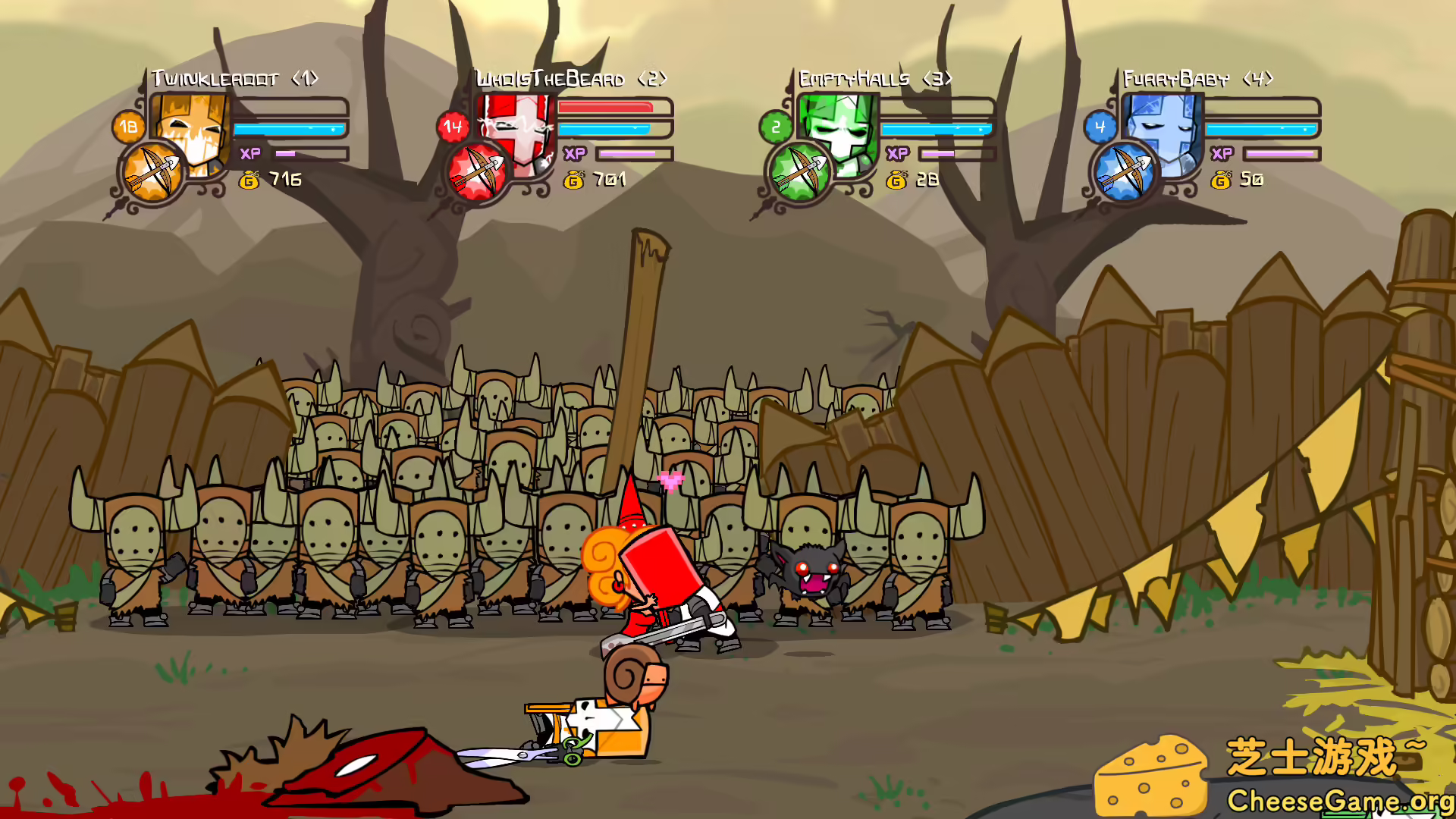The image size is (1456, 819).
Task: Open the CheeseGame.org link
Action: click(x=1342, y=800)
